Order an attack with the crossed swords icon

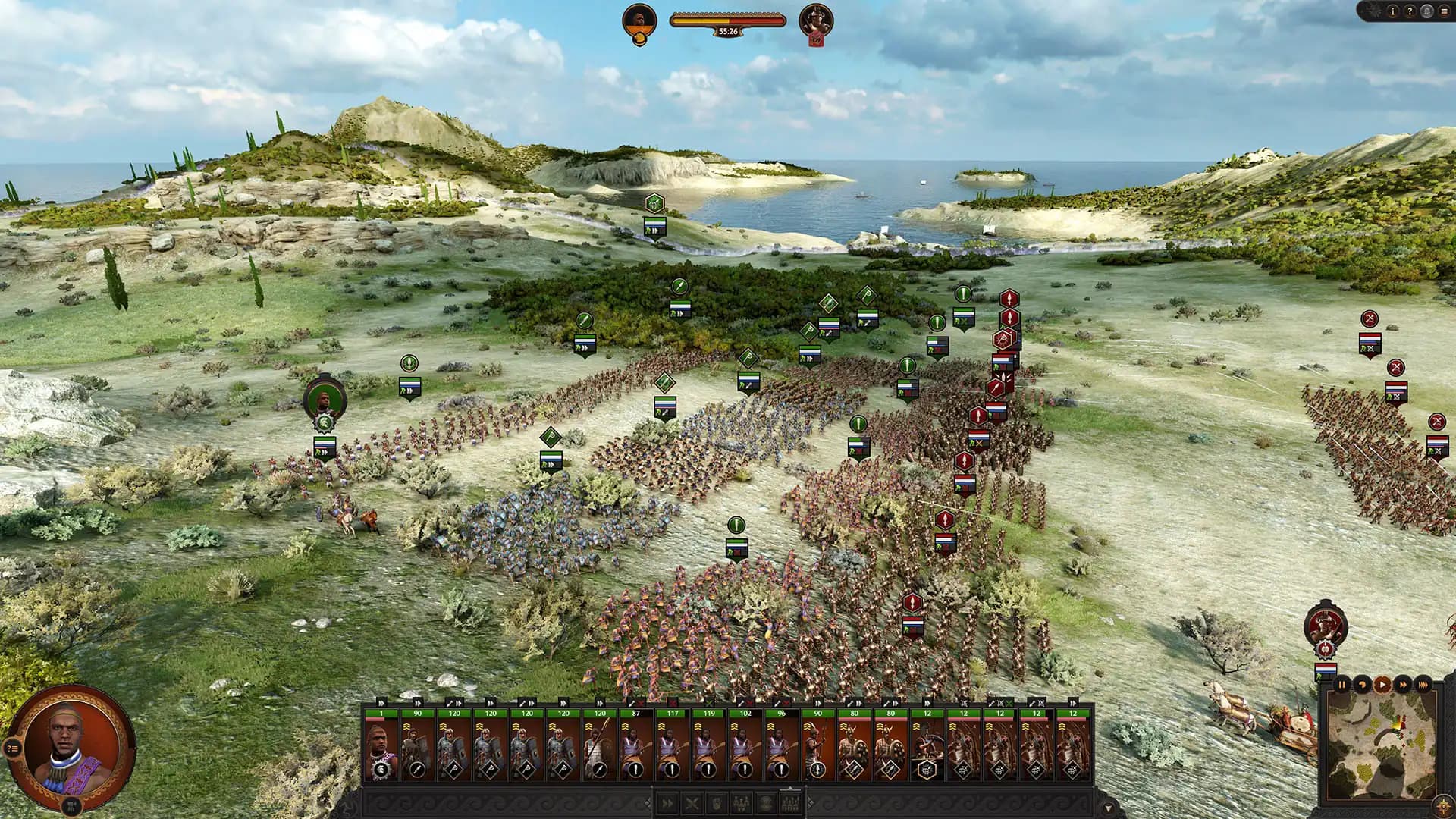(692, 802)
